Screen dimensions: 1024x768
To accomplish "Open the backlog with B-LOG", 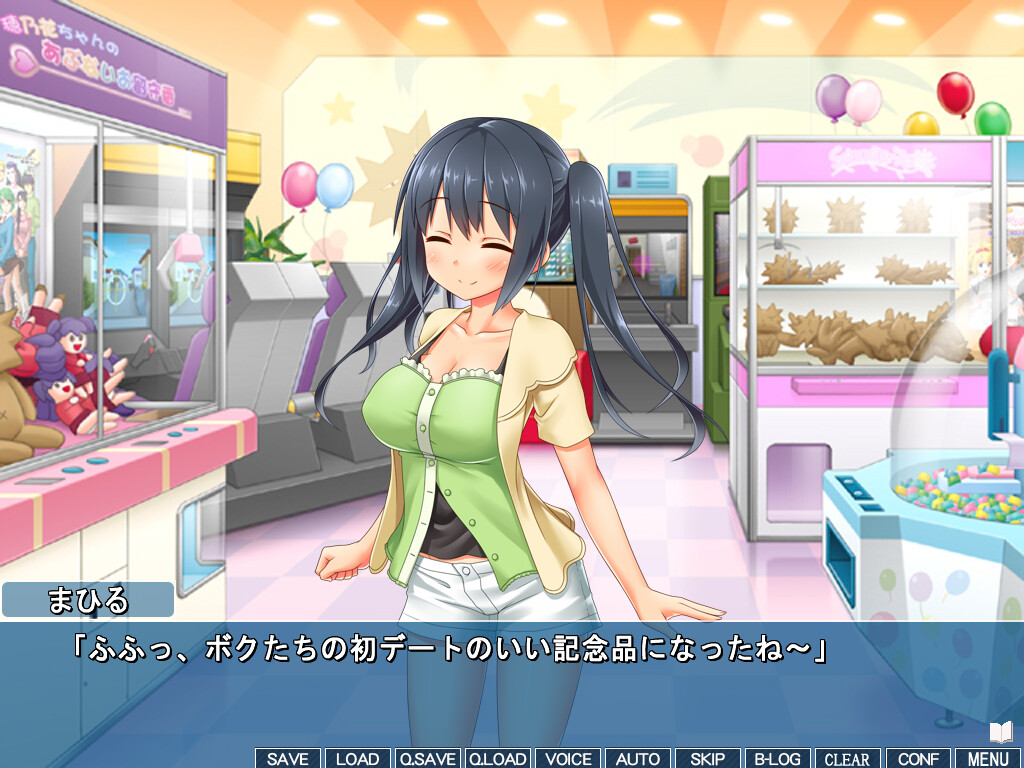I will tap(778, 759).
